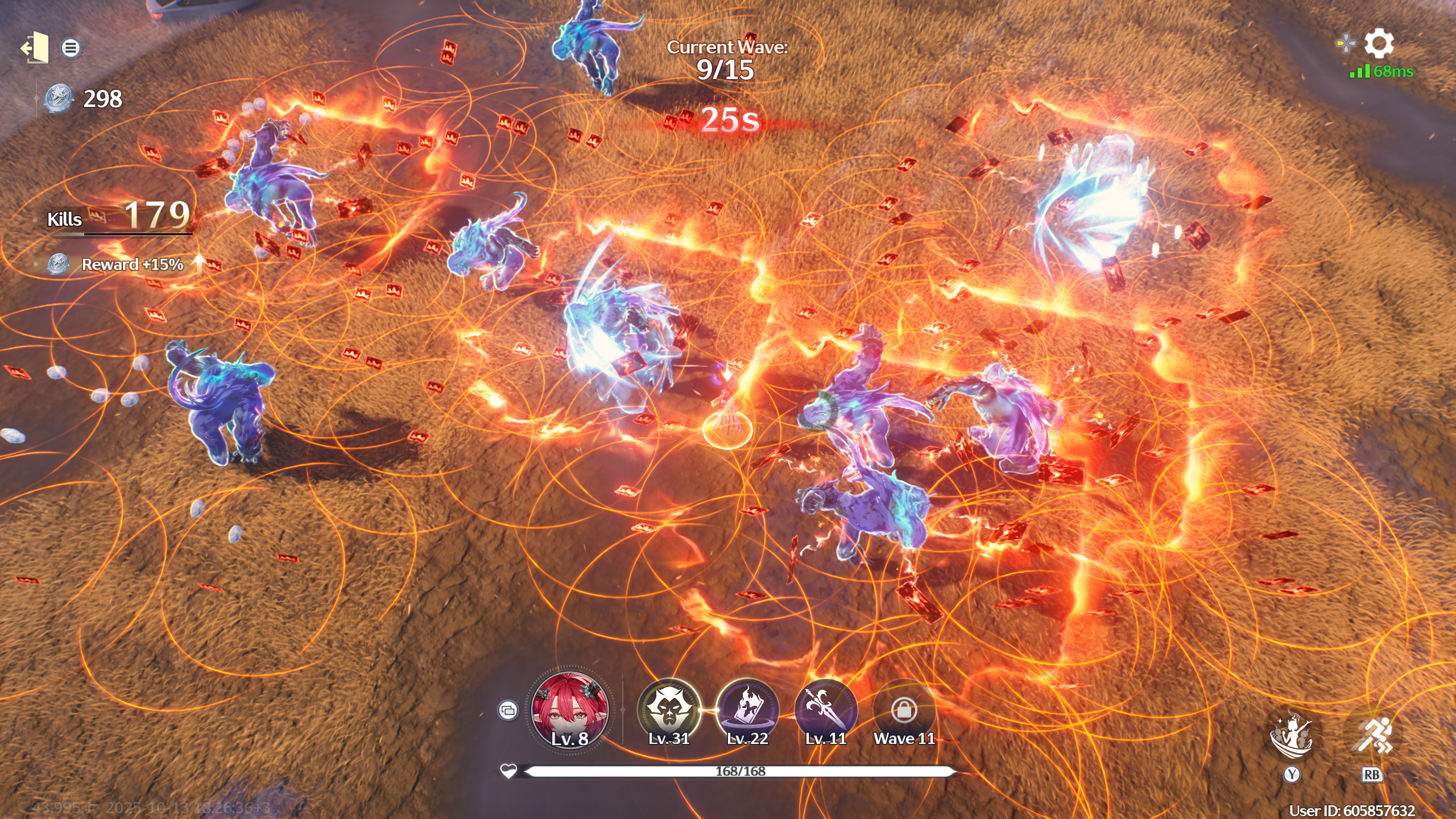Activate the sprint running-figure icon
This screenshot has height=819, width=1456.
(1372, 736)
